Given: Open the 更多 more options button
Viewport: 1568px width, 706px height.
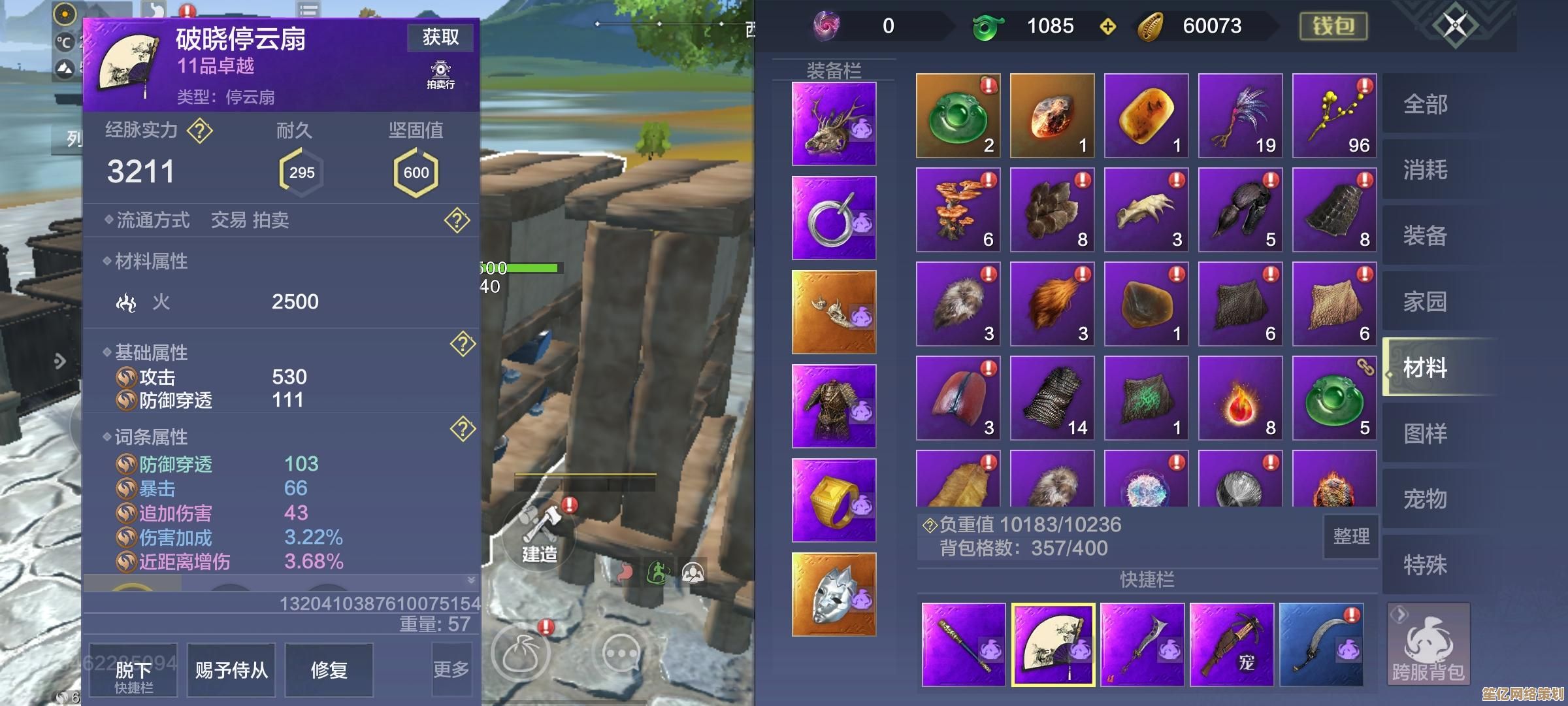Looking at the screenshot, I should [451, 669].
